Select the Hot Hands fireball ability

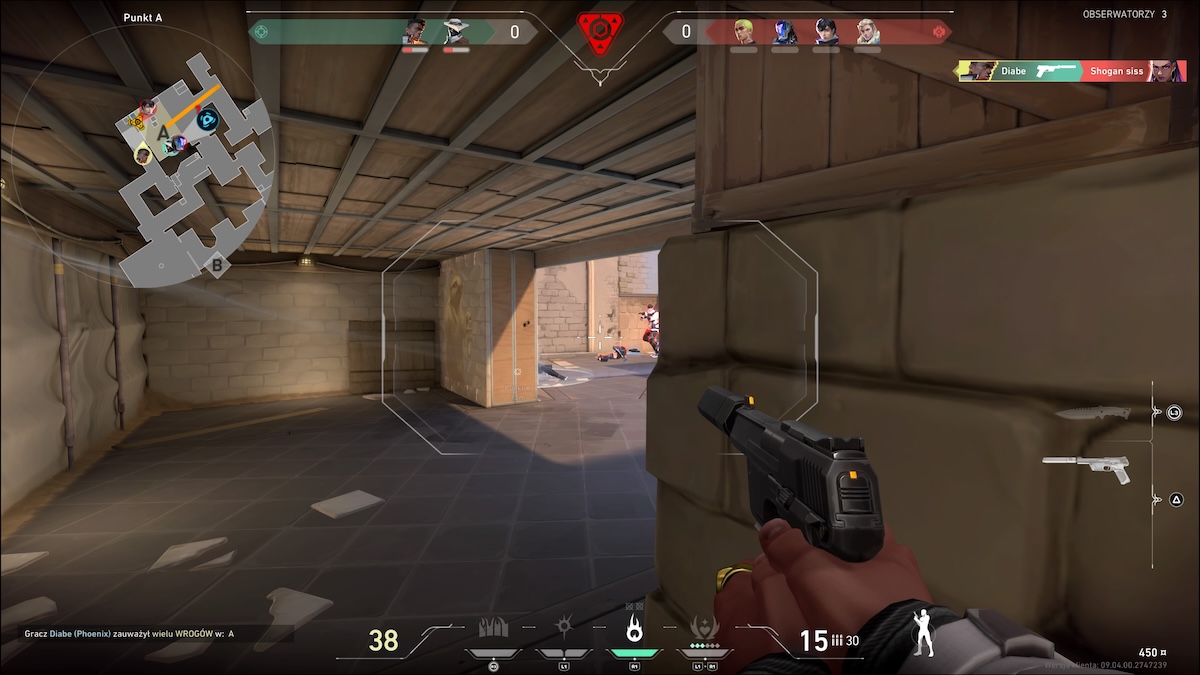(x=634, y=629)
